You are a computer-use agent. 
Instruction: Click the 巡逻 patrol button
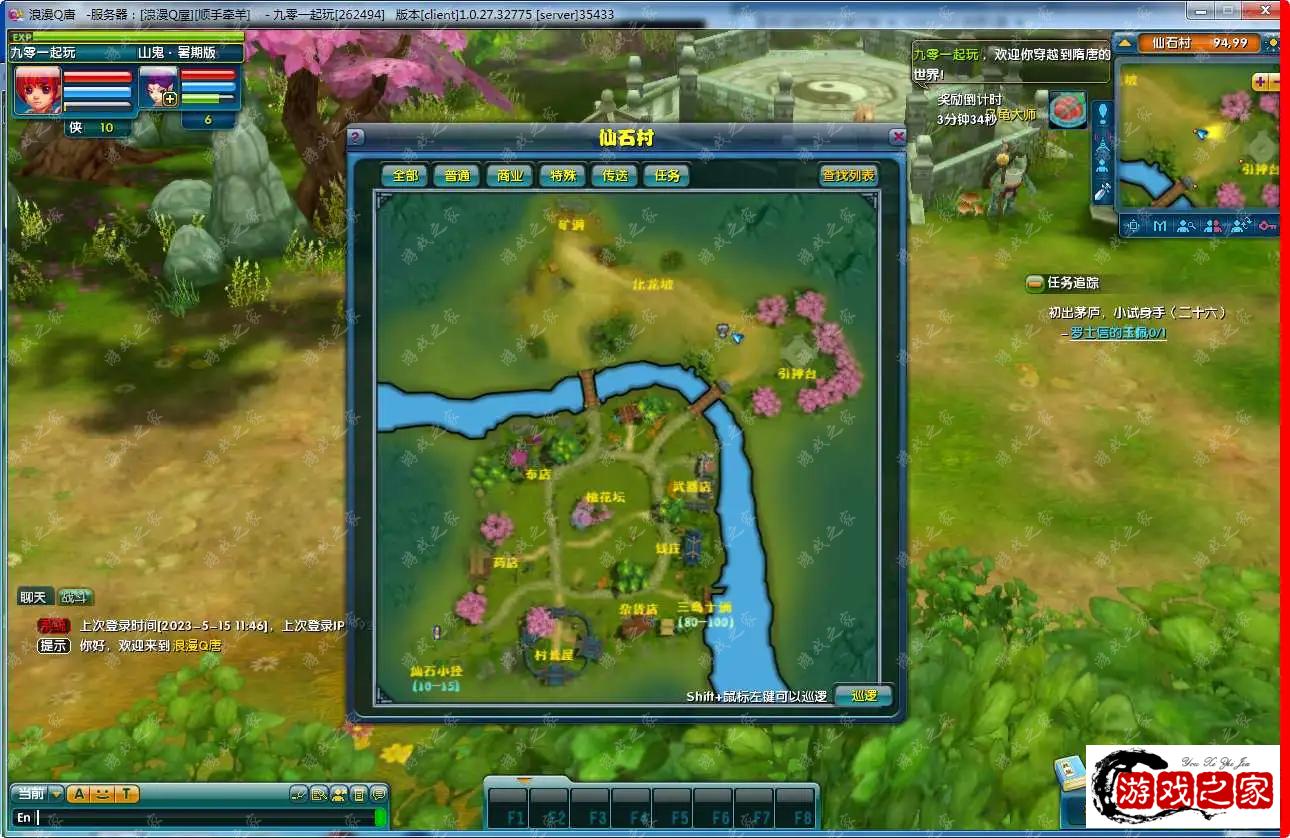pos(862,695)
